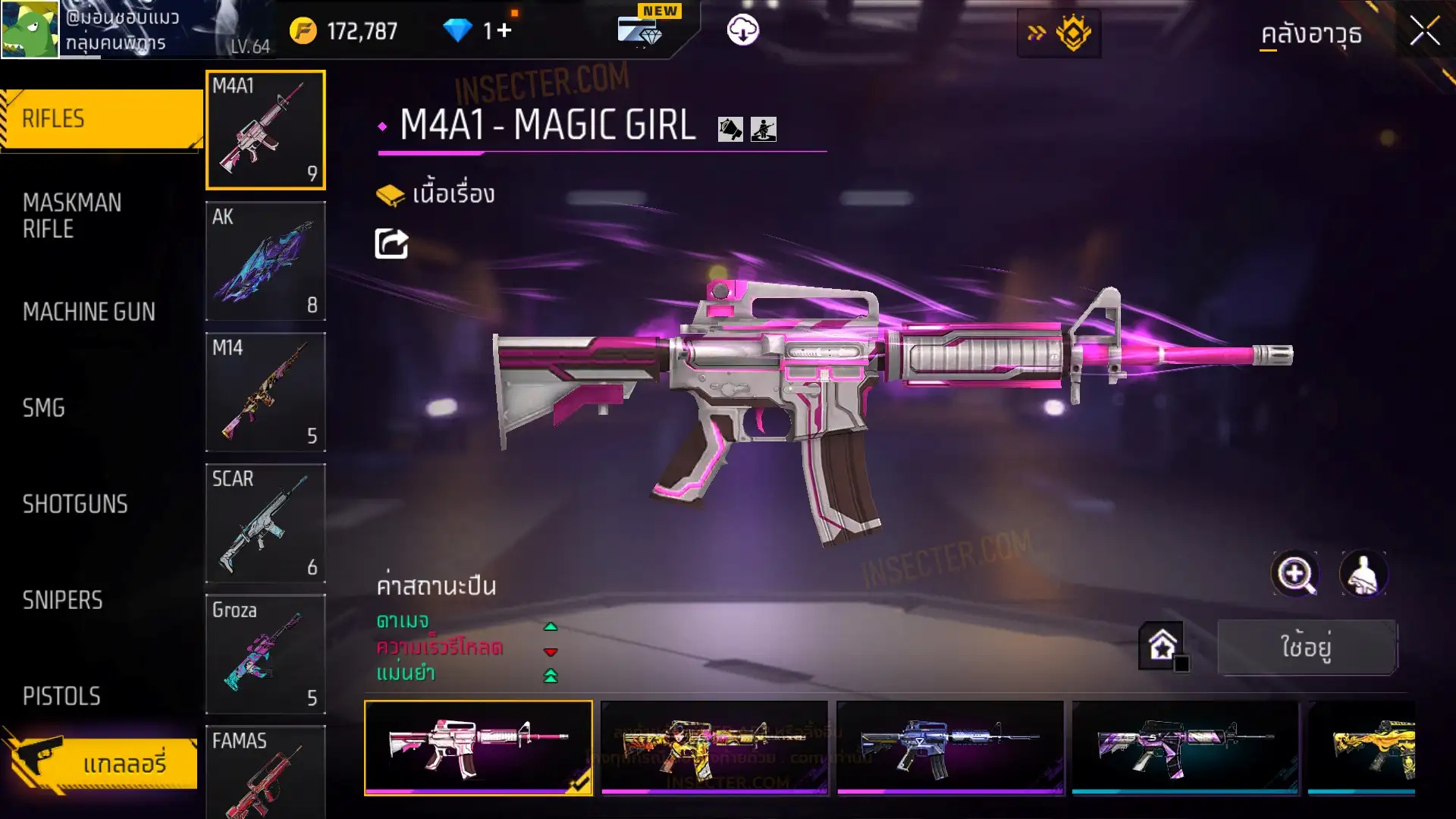Close the weapon vault screen
This screenshot has height=819, width=1456.
(x=1424, y=32)
